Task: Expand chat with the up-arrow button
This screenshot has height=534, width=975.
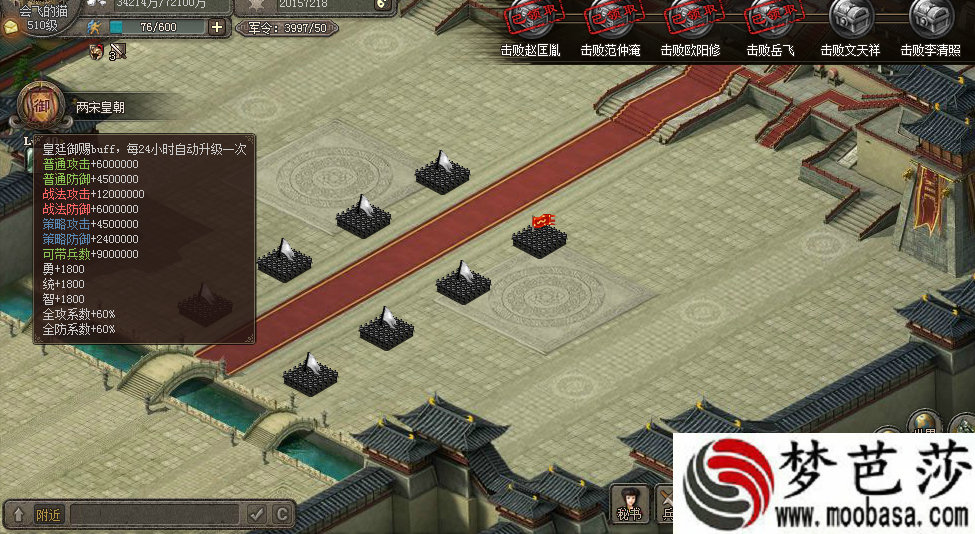Action: 18,514
